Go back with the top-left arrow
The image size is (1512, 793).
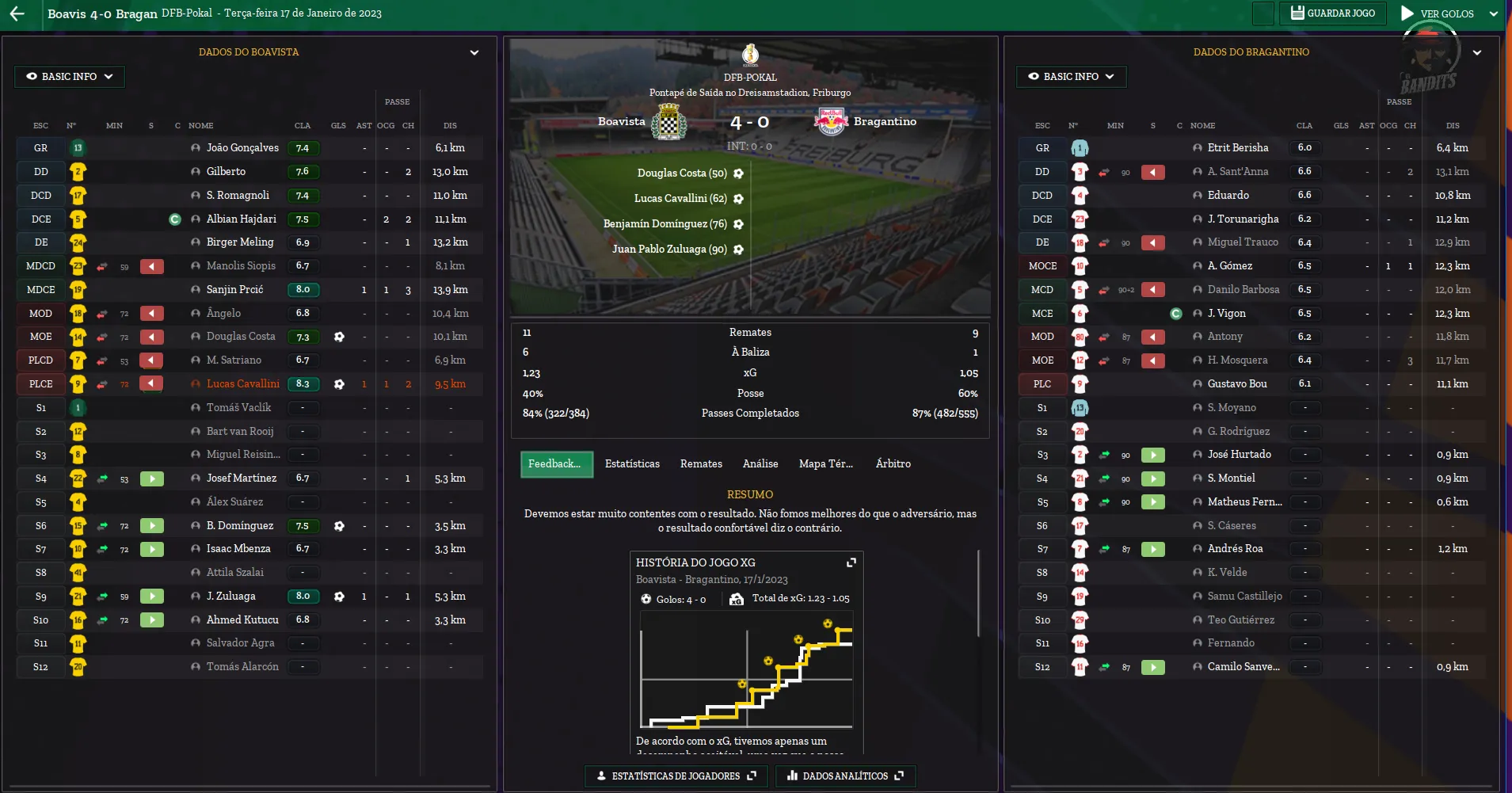(x=17, y=13)
